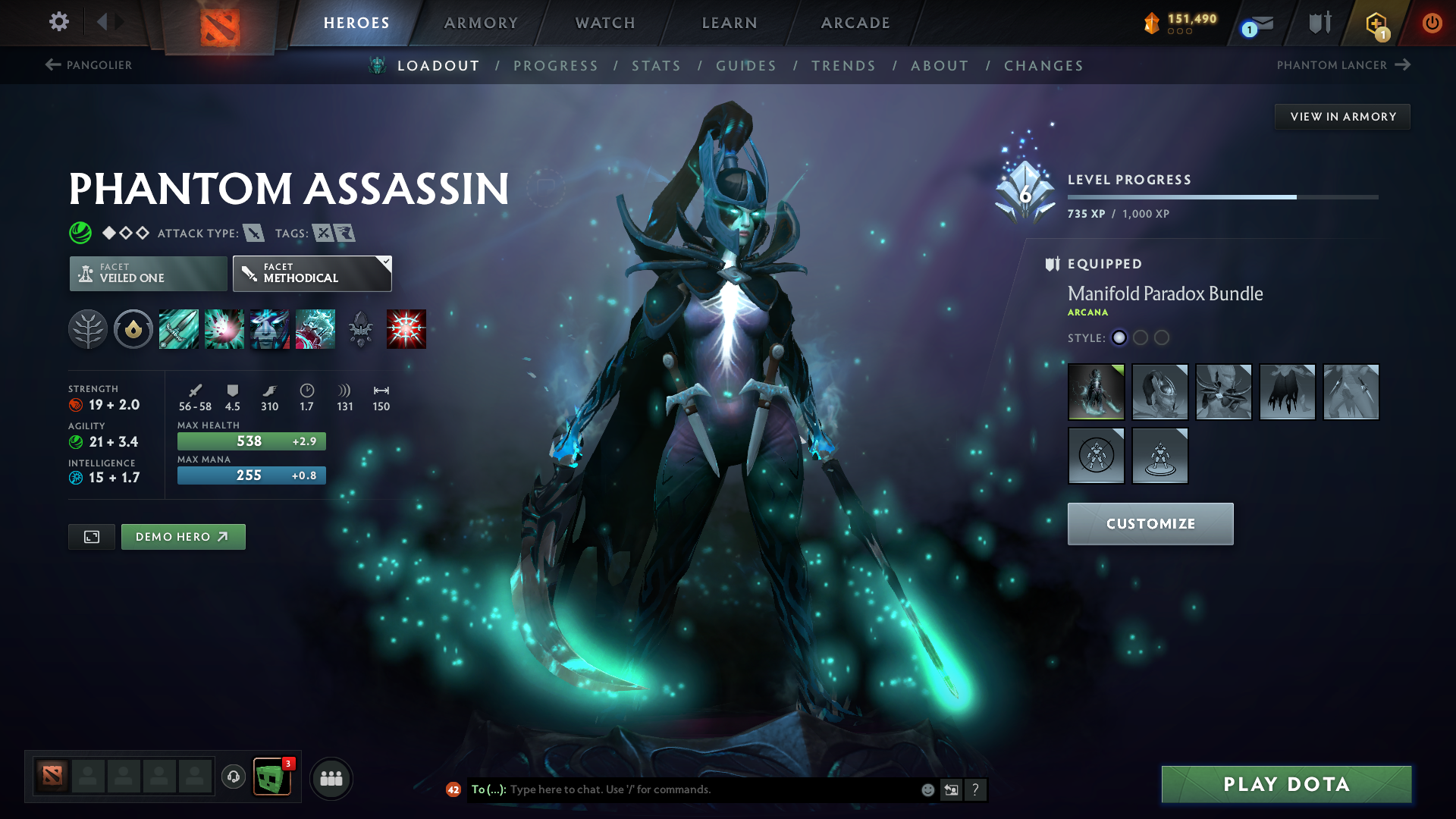Open the settings gear
Image resolution: width=1456 pixels, height=819 pixels.
click(58, 22)
